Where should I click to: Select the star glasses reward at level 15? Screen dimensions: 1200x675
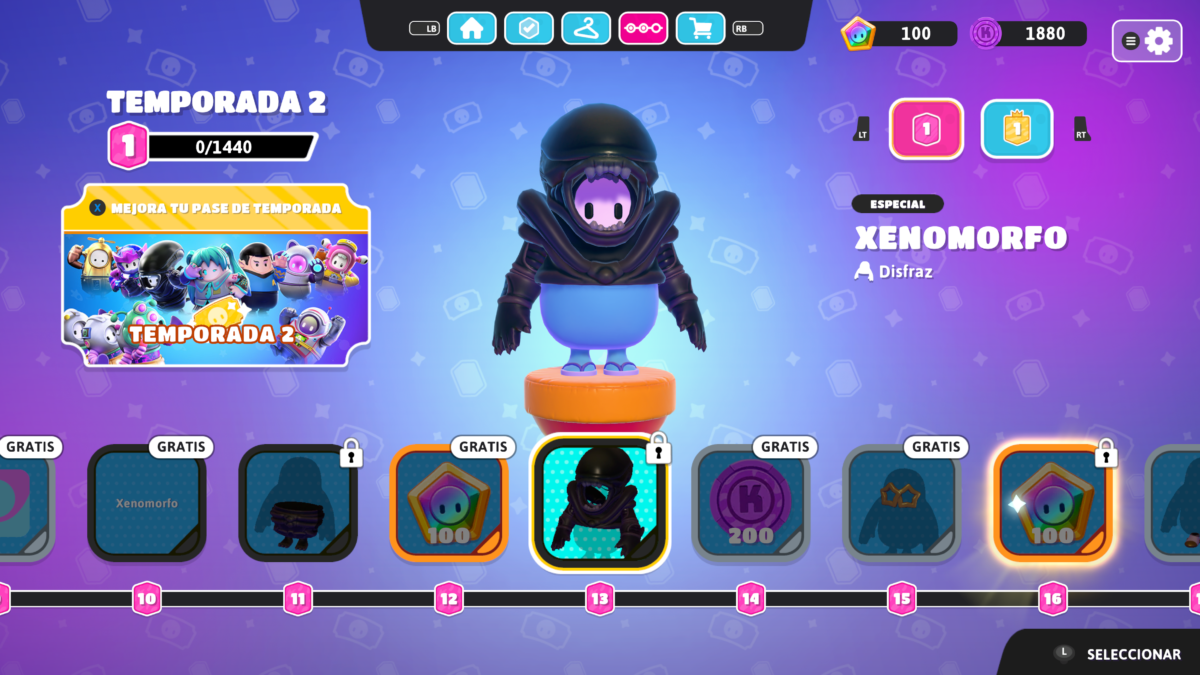902,503
